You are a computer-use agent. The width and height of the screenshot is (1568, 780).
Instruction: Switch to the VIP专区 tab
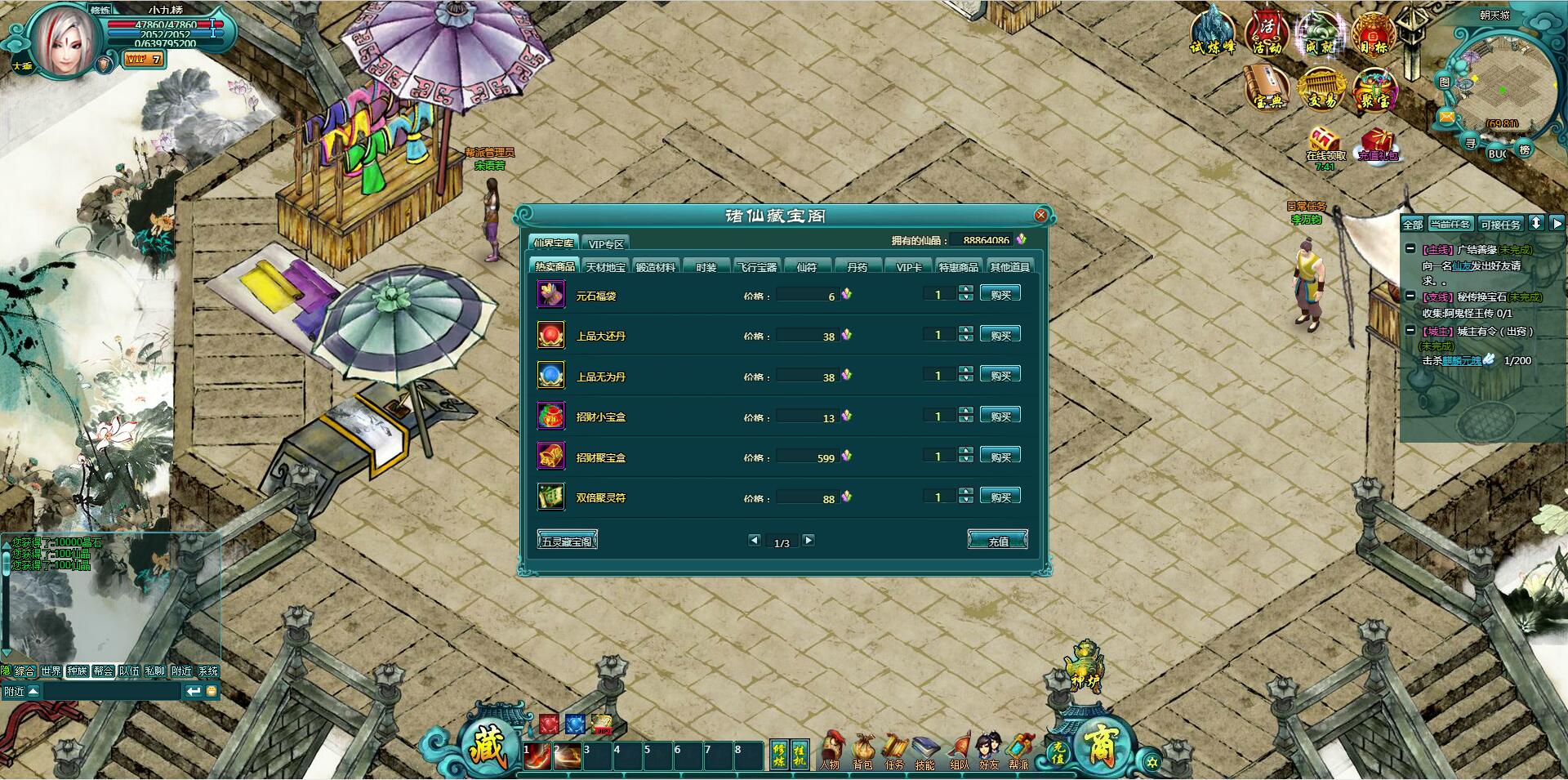(x=607, y=243)
